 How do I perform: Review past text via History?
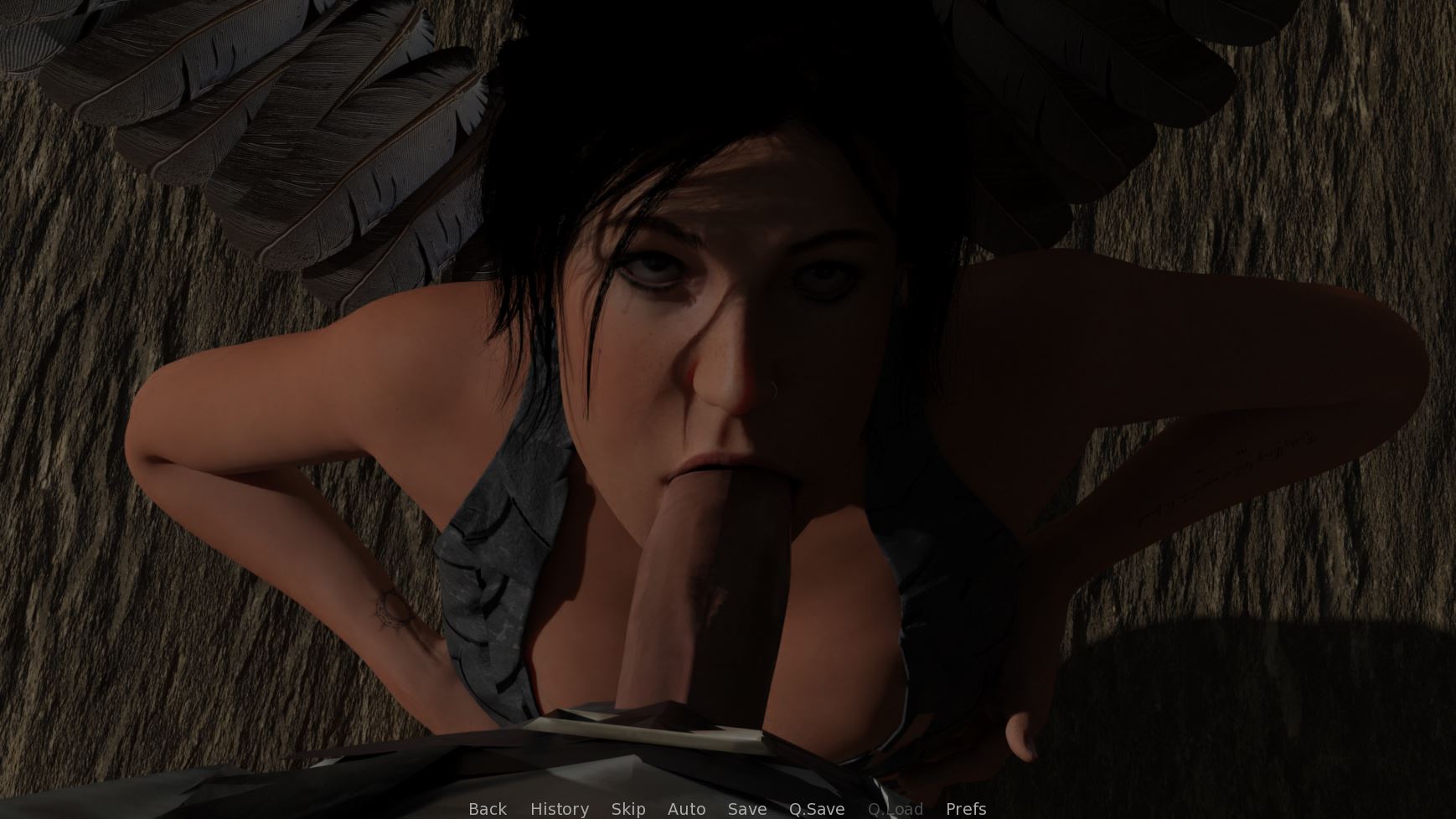click(559, 809)
